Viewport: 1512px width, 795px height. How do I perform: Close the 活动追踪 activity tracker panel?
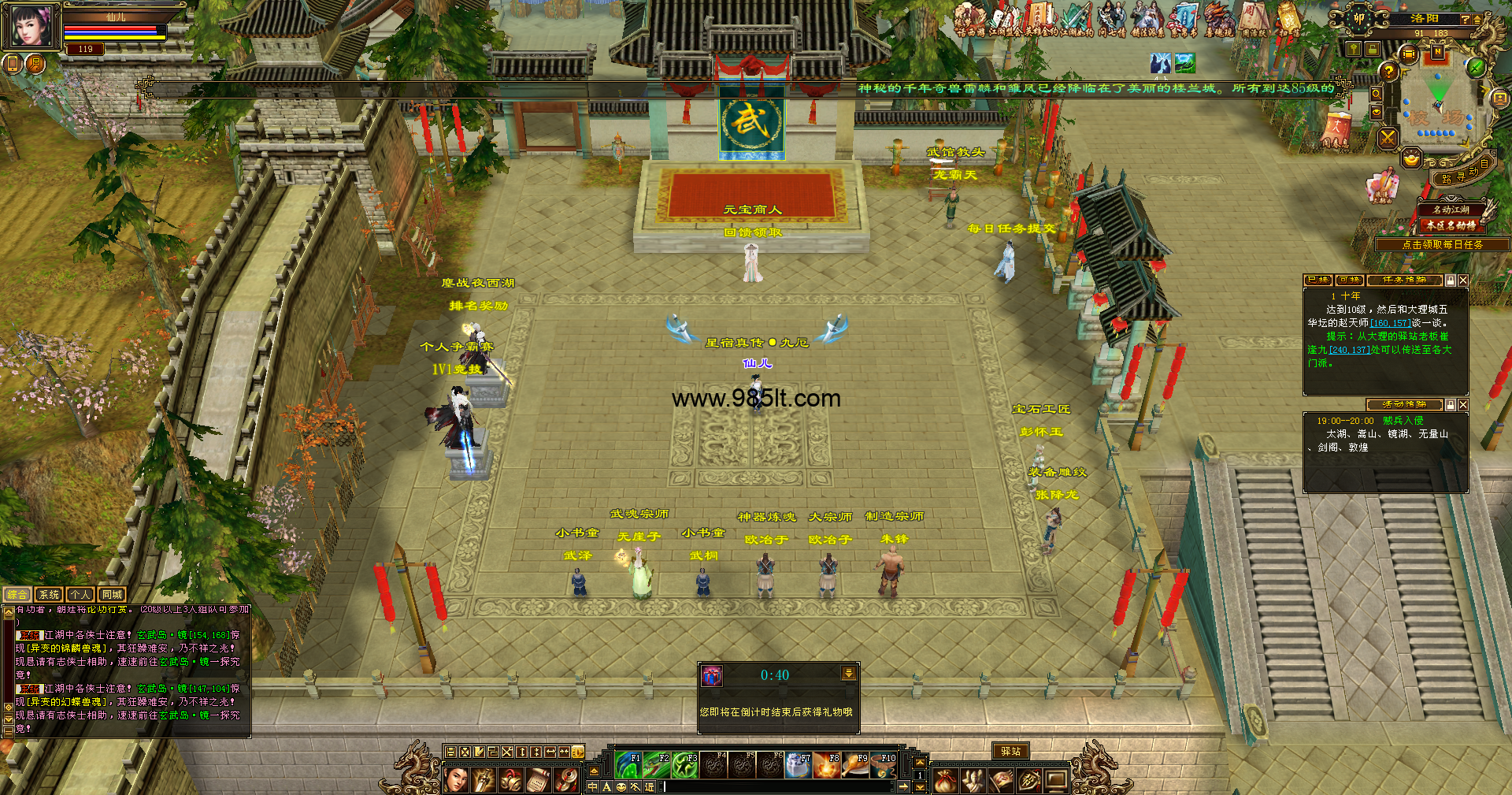[1462, 405]
